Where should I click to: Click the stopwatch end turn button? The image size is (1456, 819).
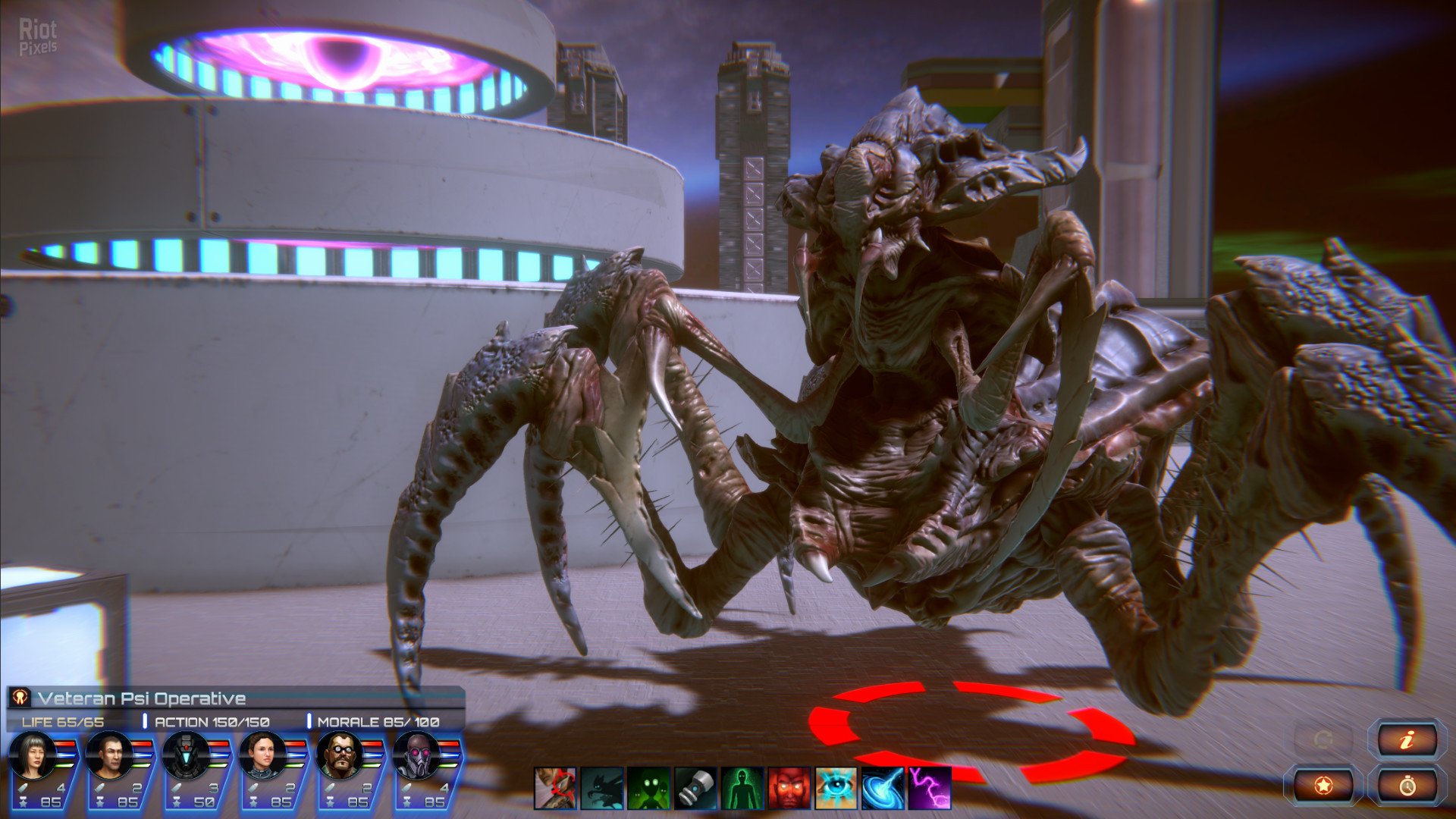point(1407,786)
